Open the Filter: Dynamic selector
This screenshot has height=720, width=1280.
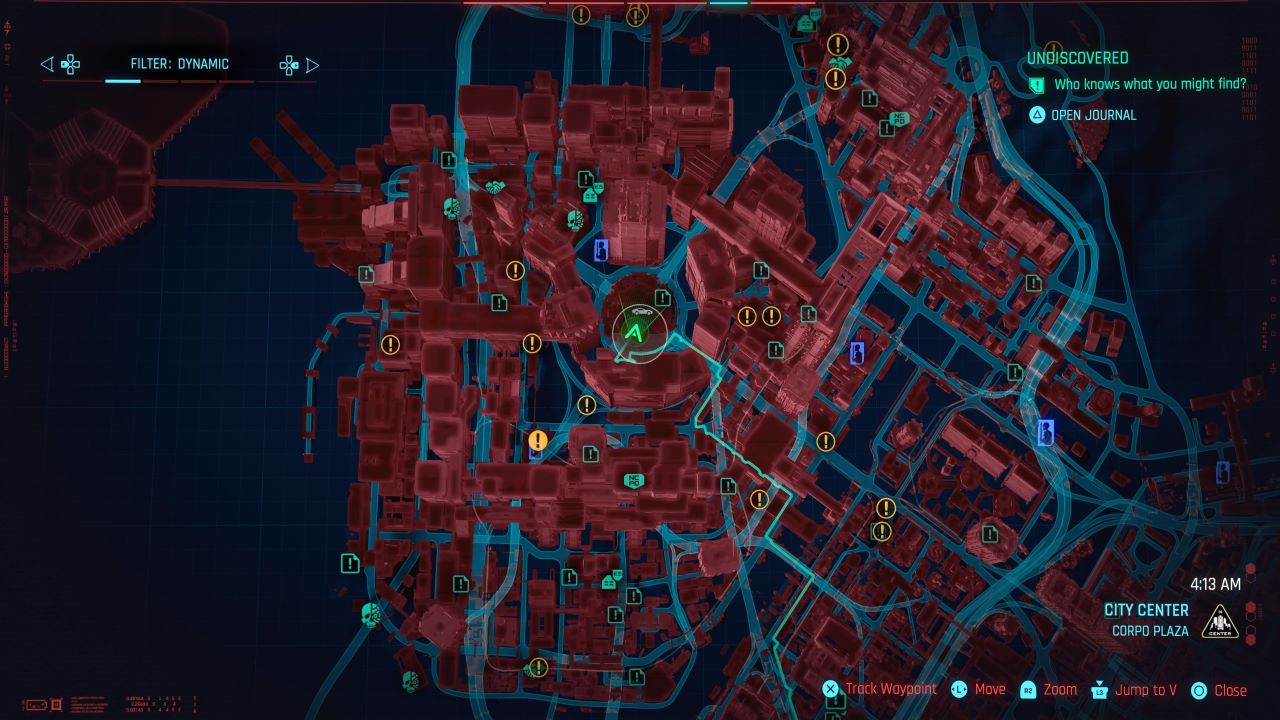pyautogui.click(x=178, y=64)
